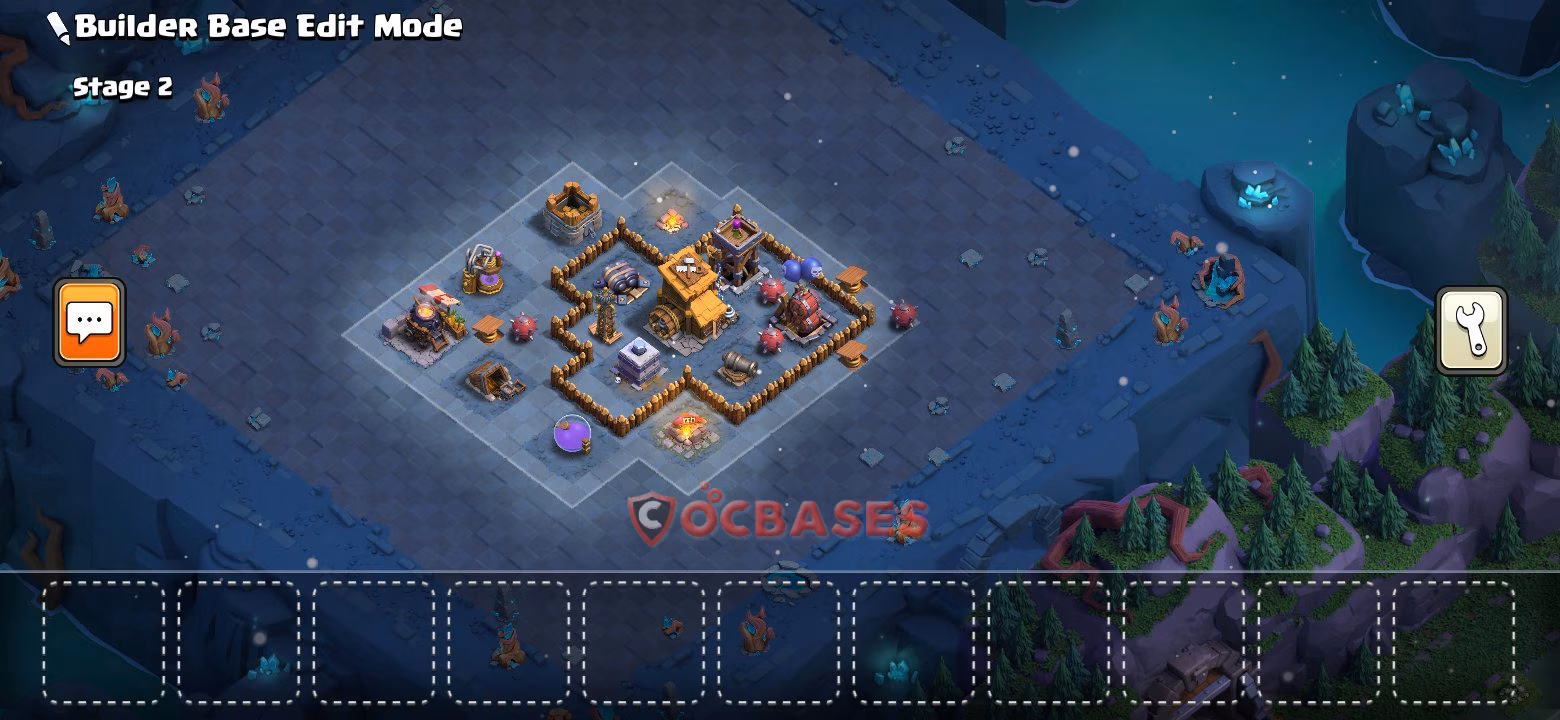1560x720 pixels.
Task: Select the red Crusher on the right
Action: point(807,312)
